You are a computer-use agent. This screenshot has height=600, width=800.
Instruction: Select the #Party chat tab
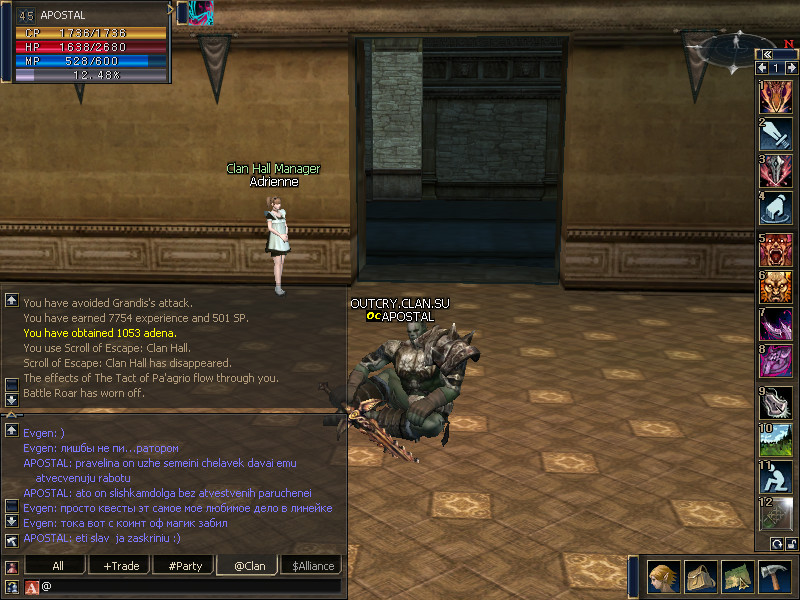185,566
